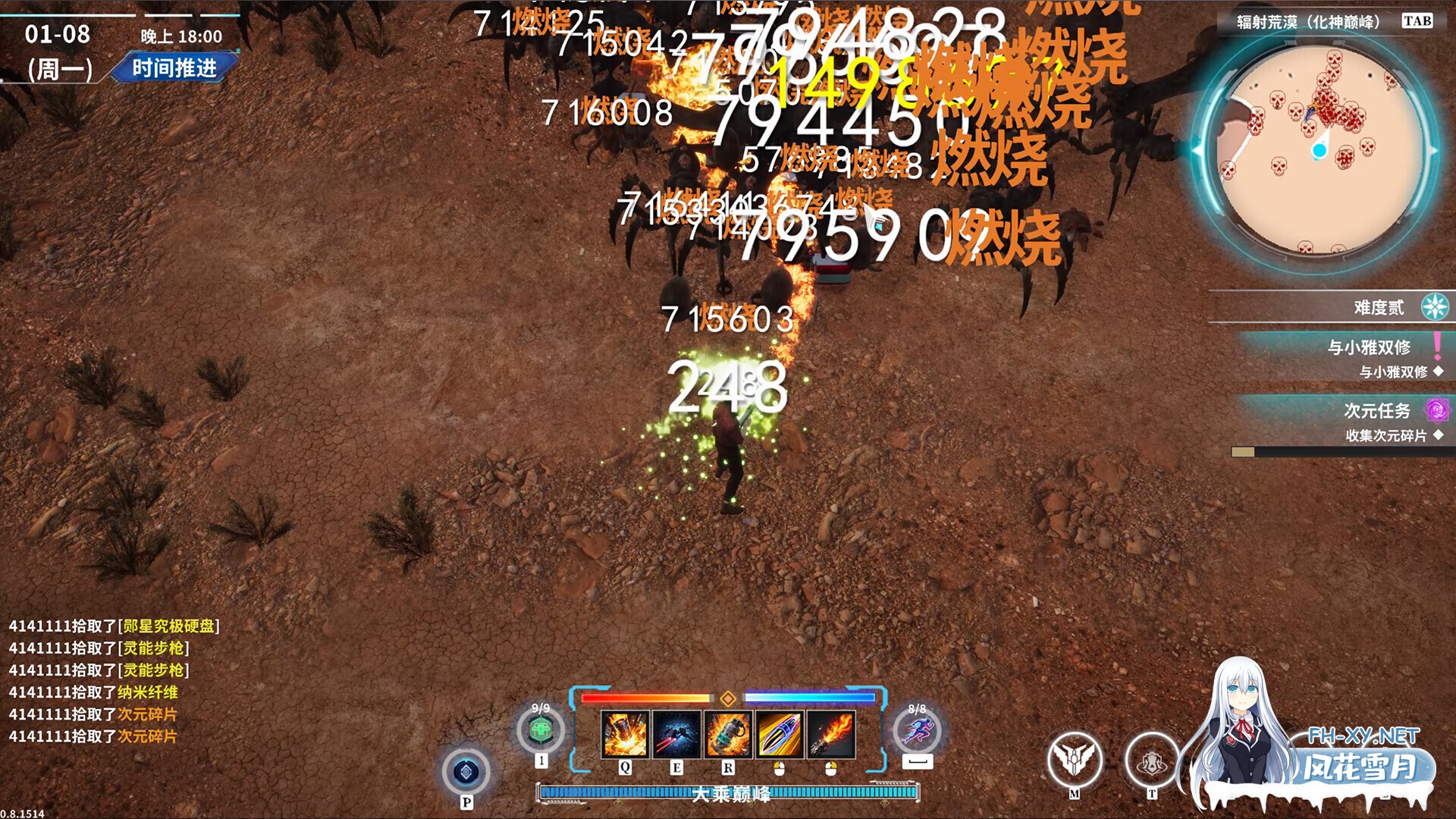Throw the grenade explosion skill
The height and width of the screenshot is (819, 1456).
pos(728,734)
